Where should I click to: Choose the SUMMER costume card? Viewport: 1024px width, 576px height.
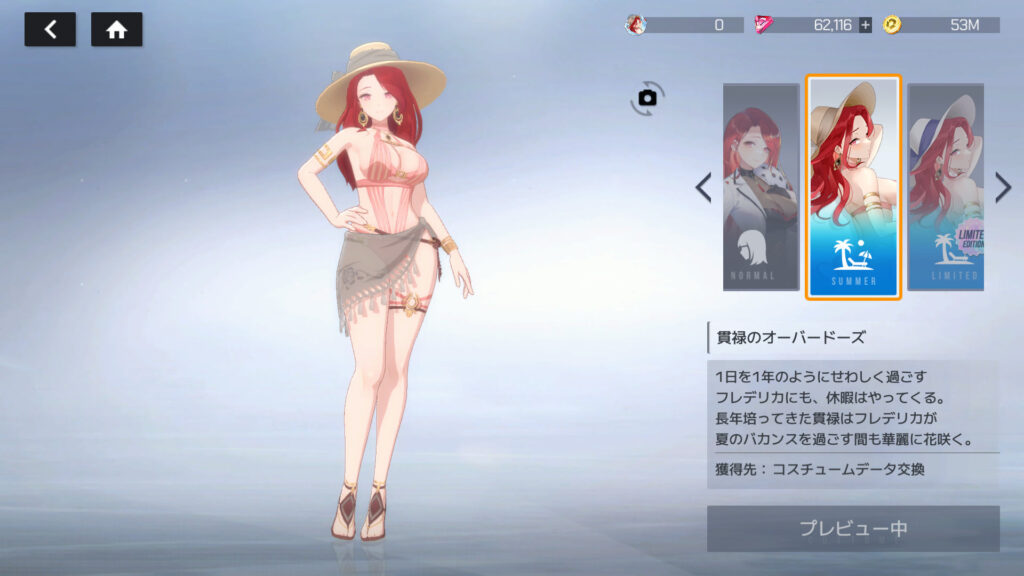[x=853, y=187]
